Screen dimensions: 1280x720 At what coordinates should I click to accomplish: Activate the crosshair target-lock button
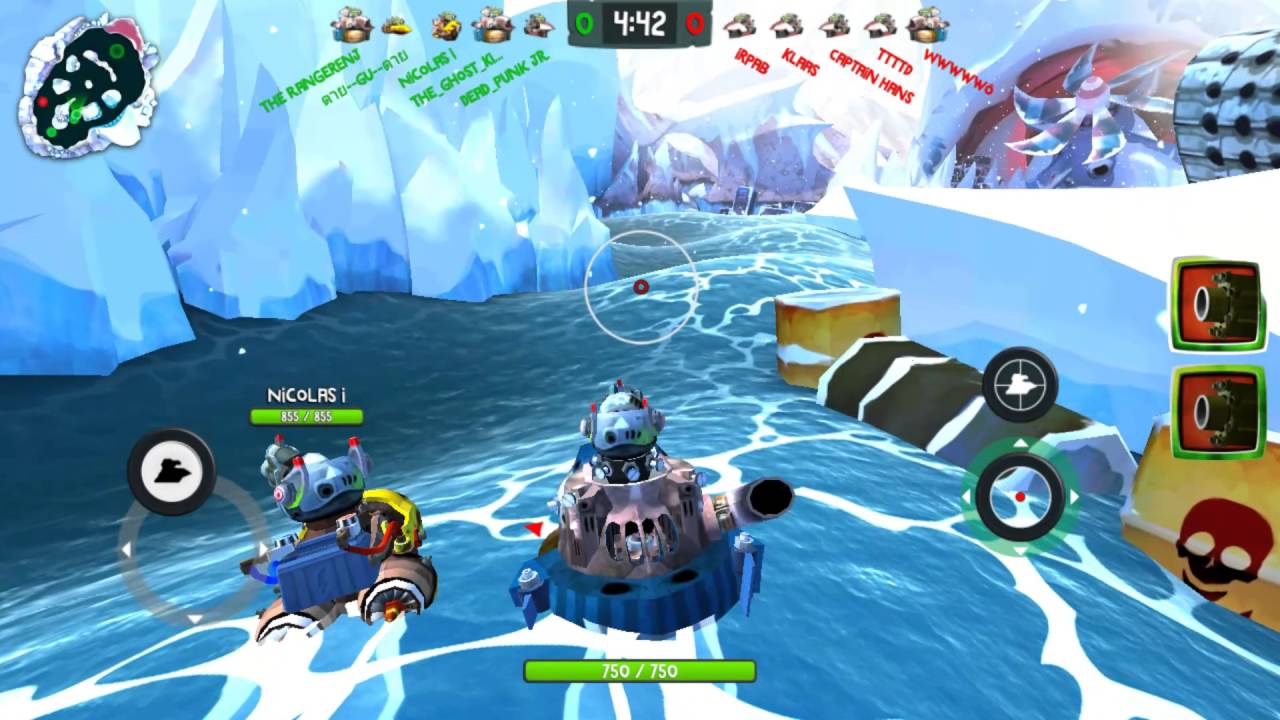click(x=1020, y=384)
